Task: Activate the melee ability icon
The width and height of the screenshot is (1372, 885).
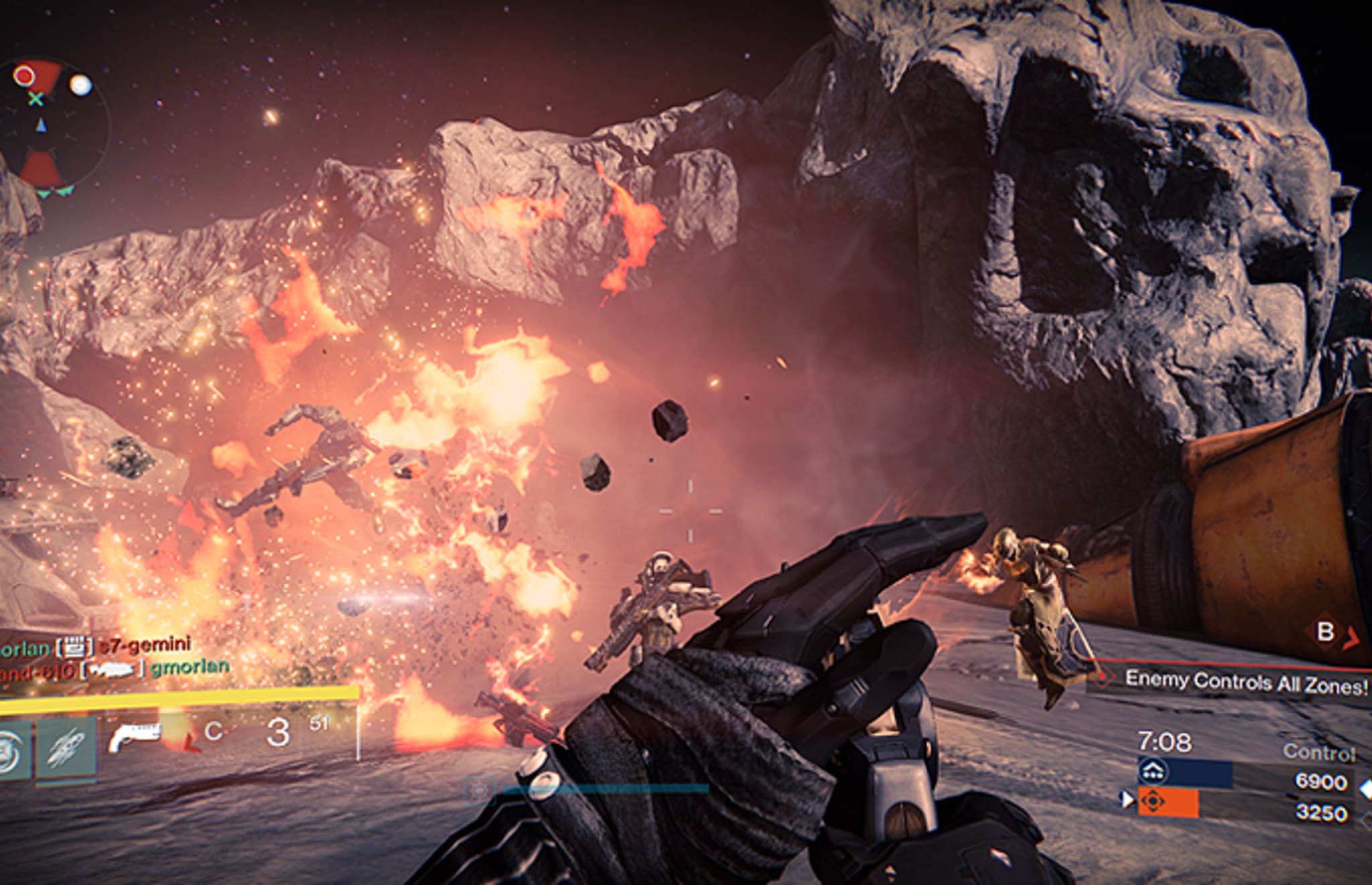Action: tap(66, 749)
